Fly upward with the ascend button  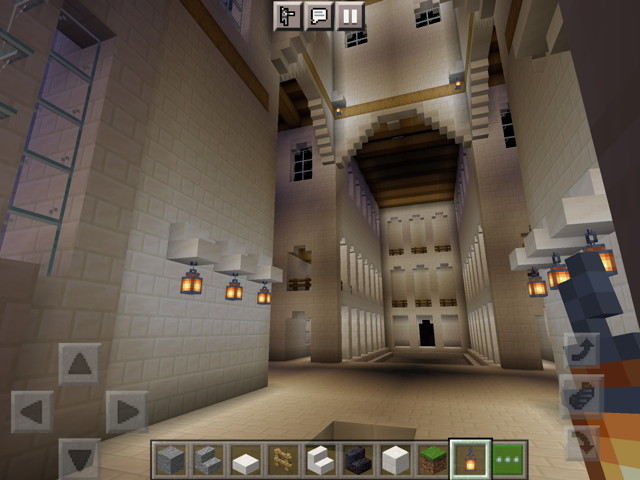point(582,352)
